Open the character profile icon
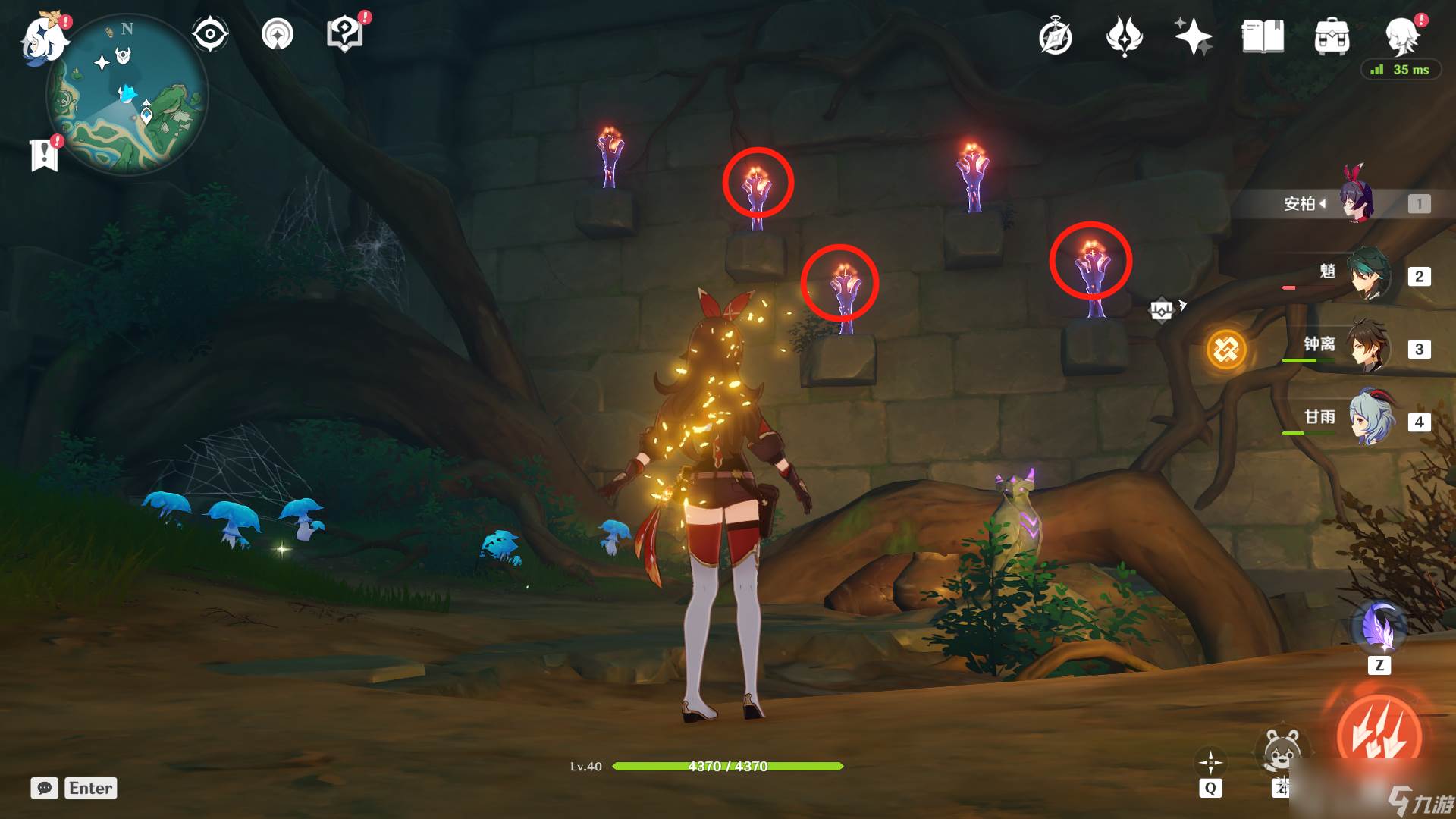This screenshot has height=819, width=1456. pyautogui.click(x=1401, y=35)
